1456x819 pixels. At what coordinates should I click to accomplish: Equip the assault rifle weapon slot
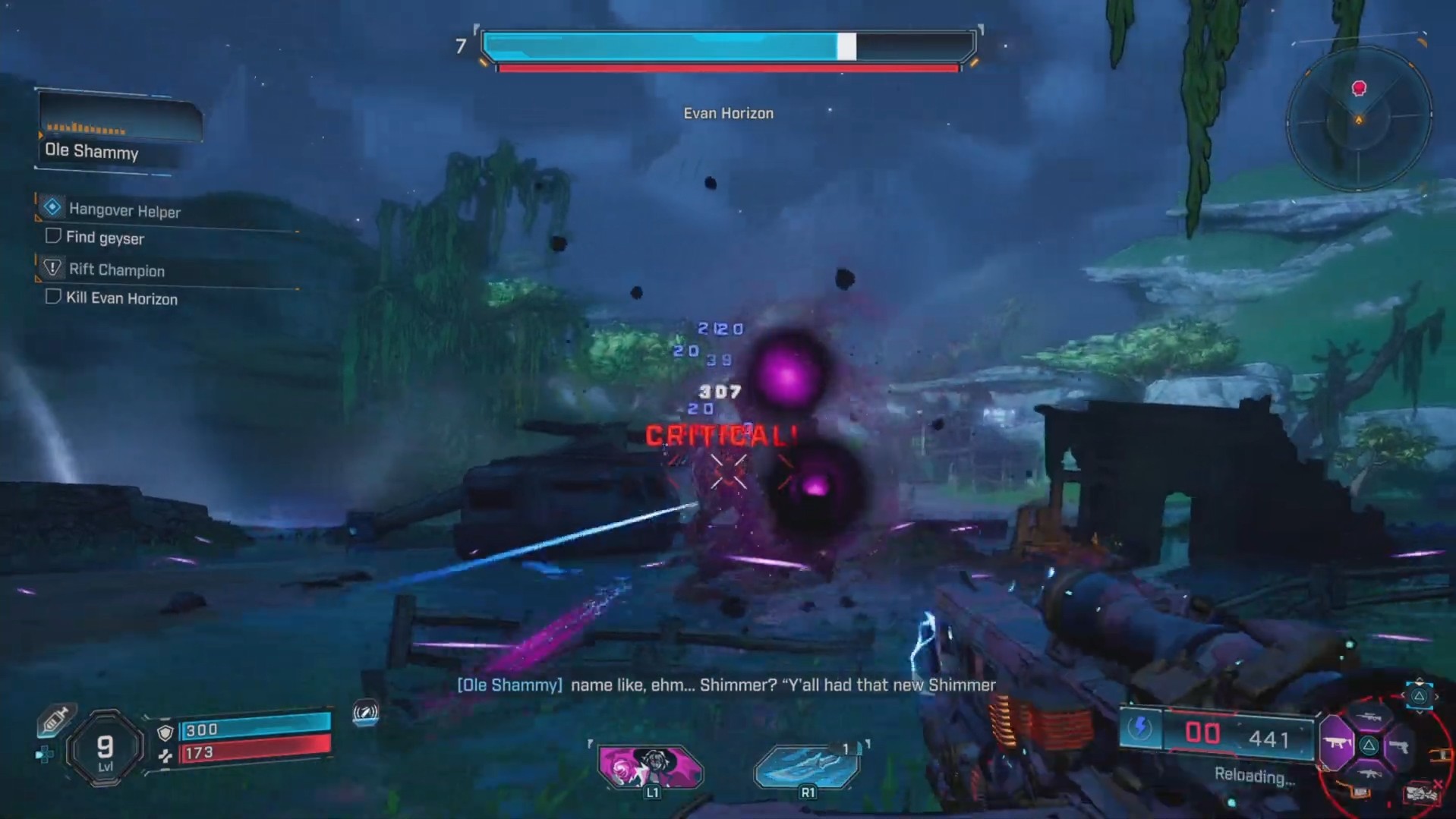pyautogui.click(x=1369, y=773)
